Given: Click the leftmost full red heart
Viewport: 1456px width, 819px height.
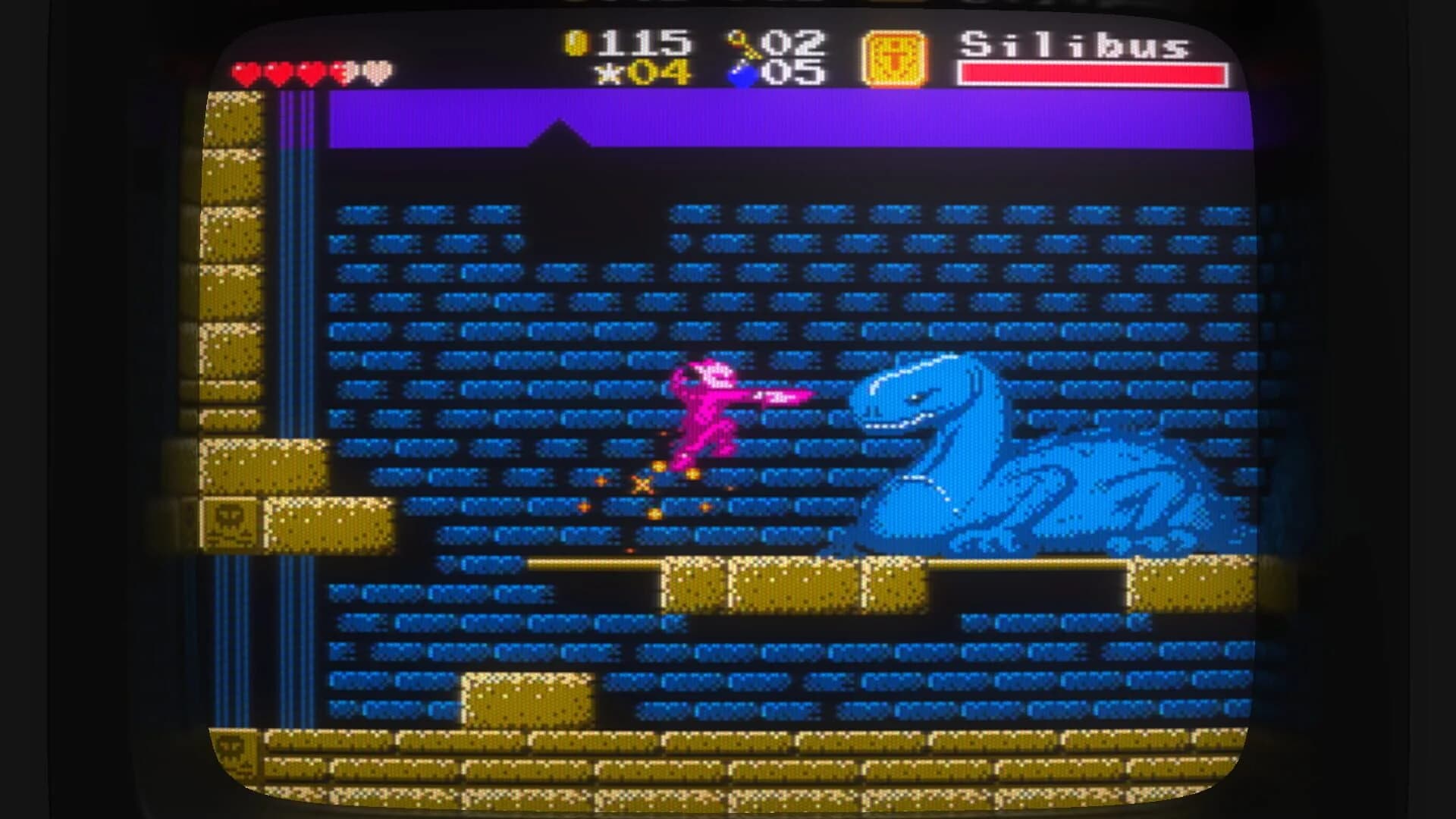Looking at the screenshot, I should [245, 73].
